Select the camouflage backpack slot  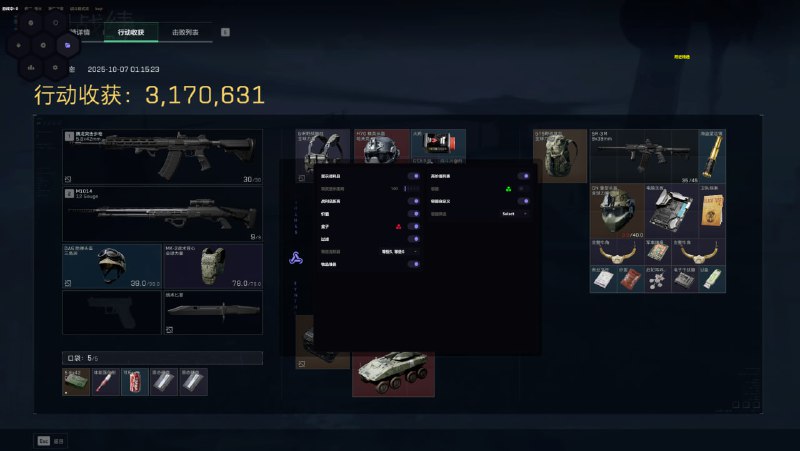click(x=559, y=155)
